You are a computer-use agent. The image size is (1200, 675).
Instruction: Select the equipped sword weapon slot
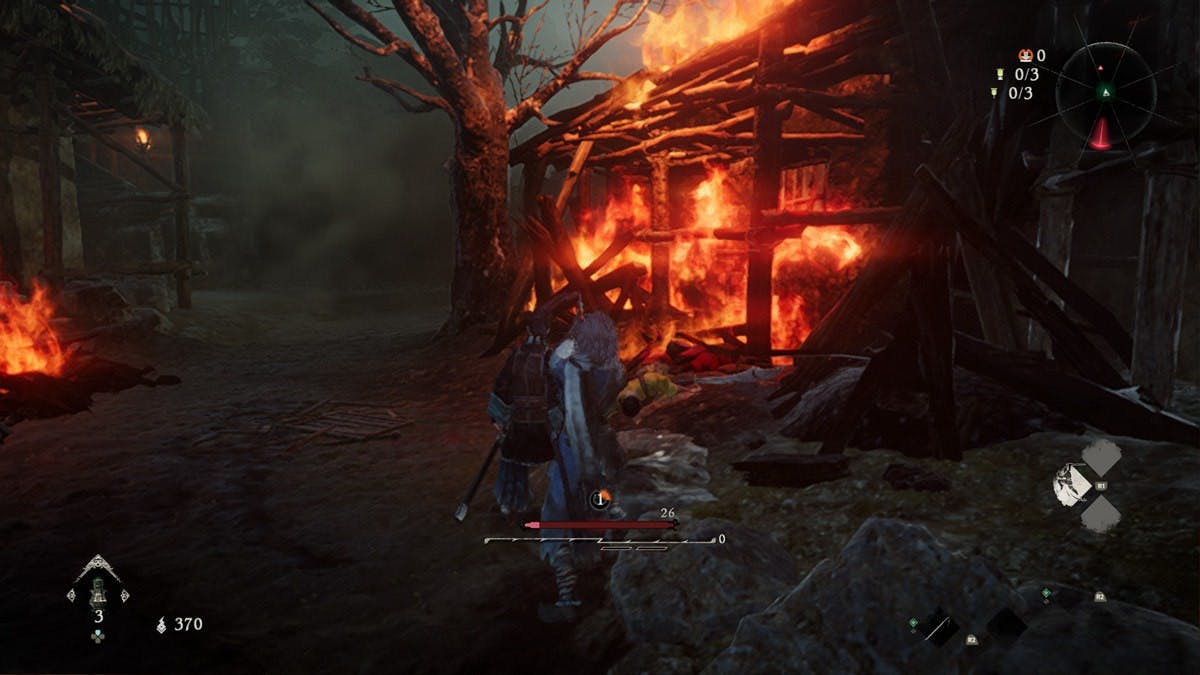(x=937, y=626)
